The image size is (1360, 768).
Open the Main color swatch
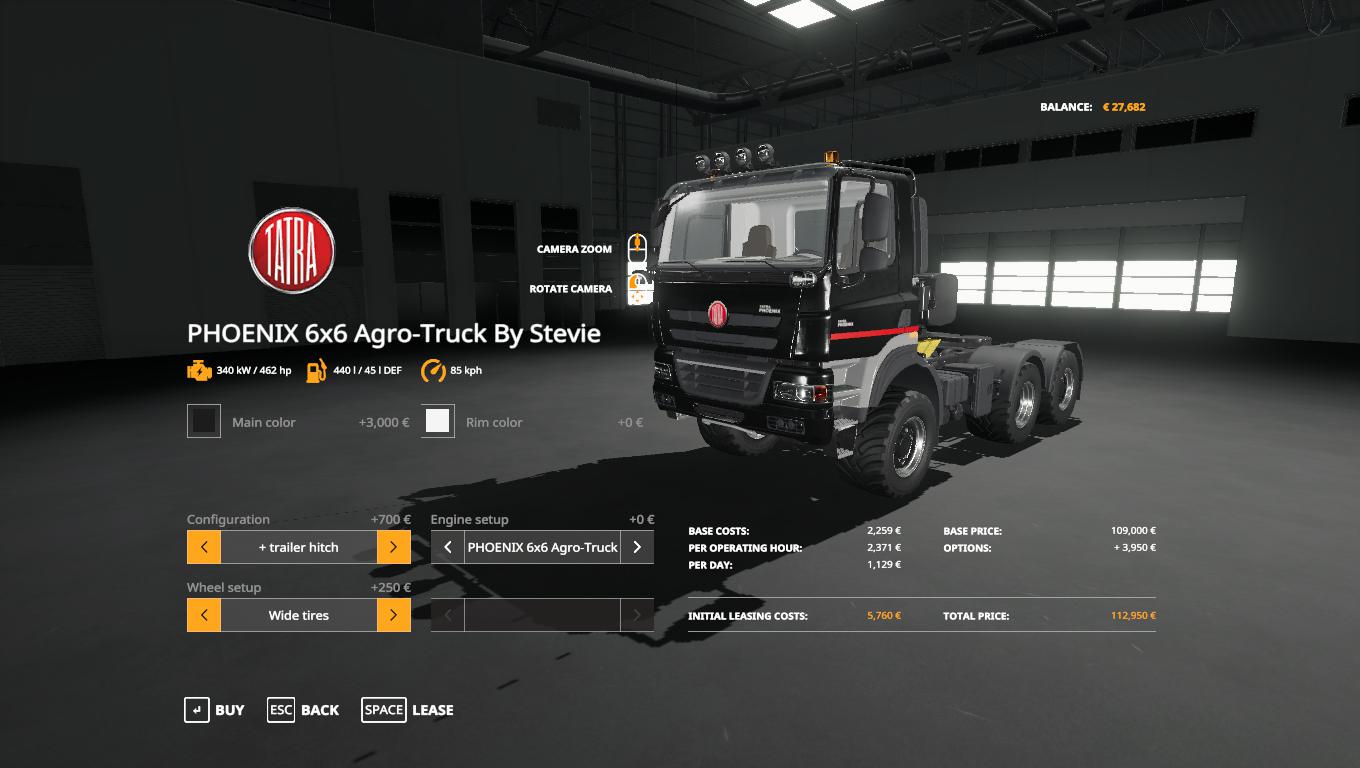point(204,422)
